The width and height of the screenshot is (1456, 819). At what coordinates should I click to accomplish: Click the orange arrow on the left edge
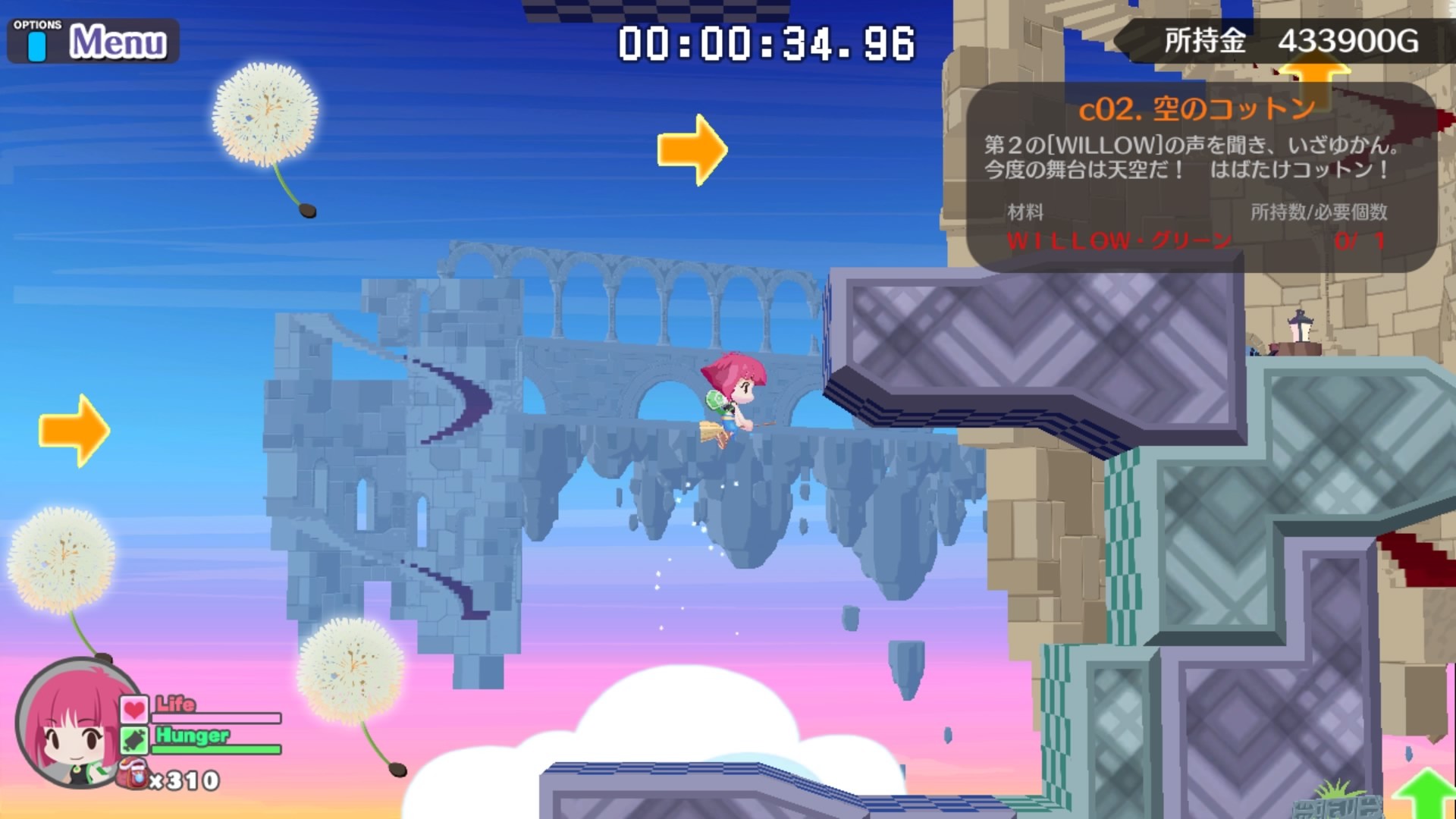(x=74, y=430)
